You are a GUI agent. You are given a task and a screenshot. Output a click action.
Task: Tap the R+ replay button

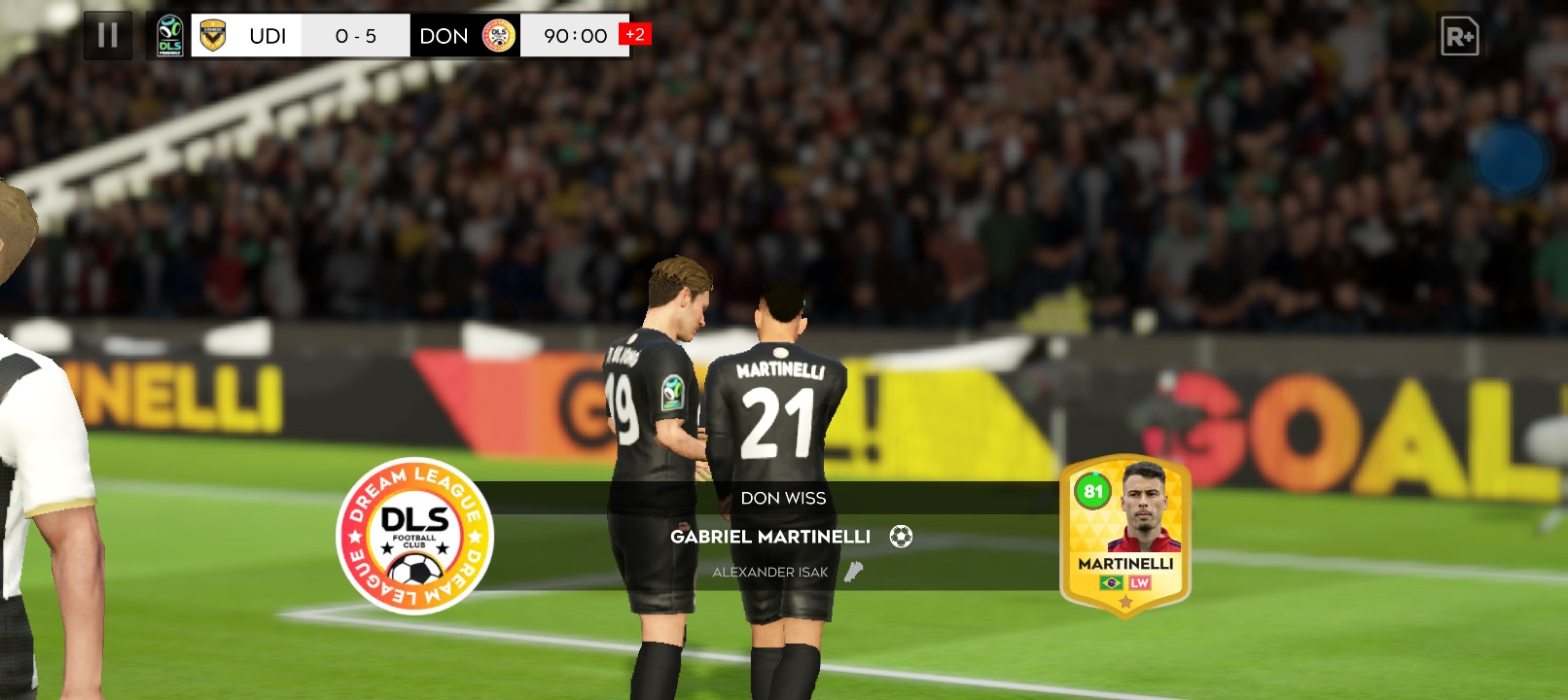(x=1459, y=37)
